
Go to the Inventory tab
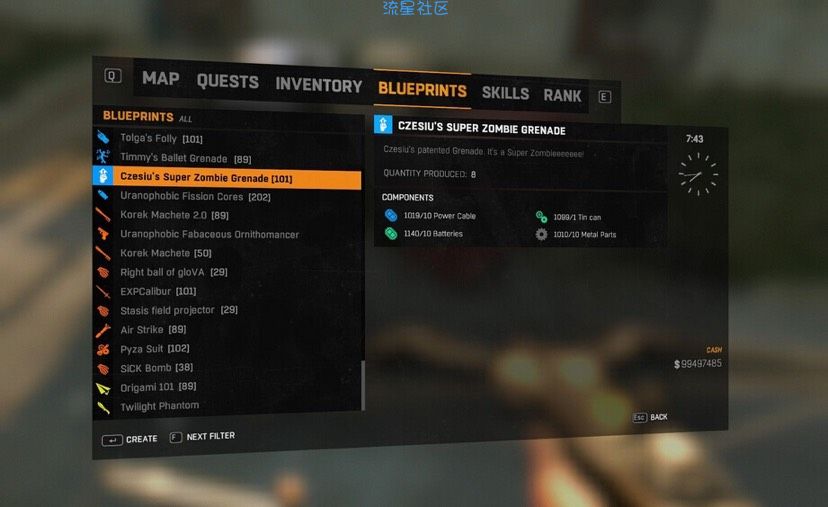click(x=318, y=86)
